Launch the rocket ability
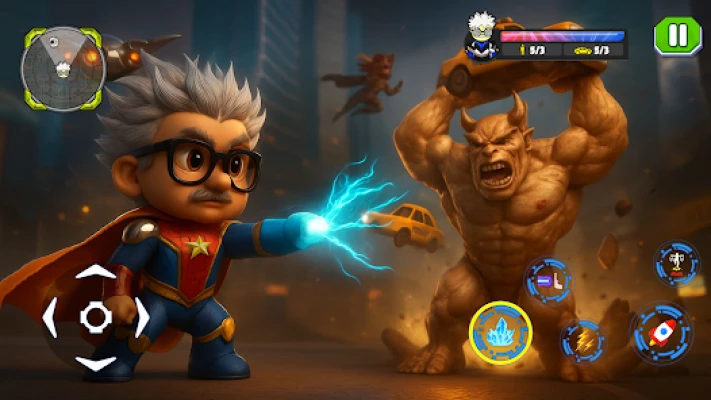Screen dimensions: 711x400 pos(661,333)
